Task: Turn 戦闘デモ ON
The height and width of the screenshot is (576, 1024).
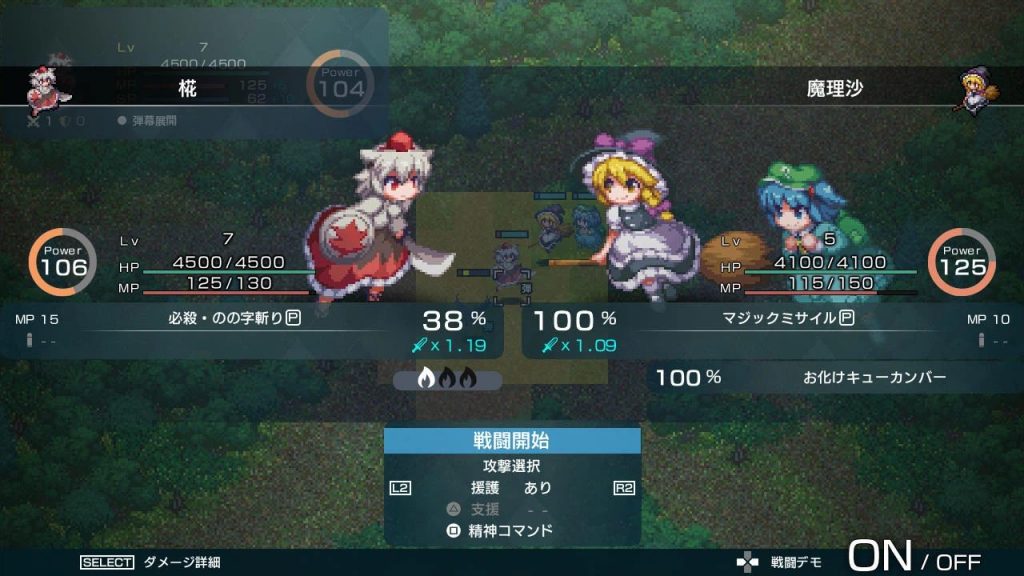Action: click(879, 557)
